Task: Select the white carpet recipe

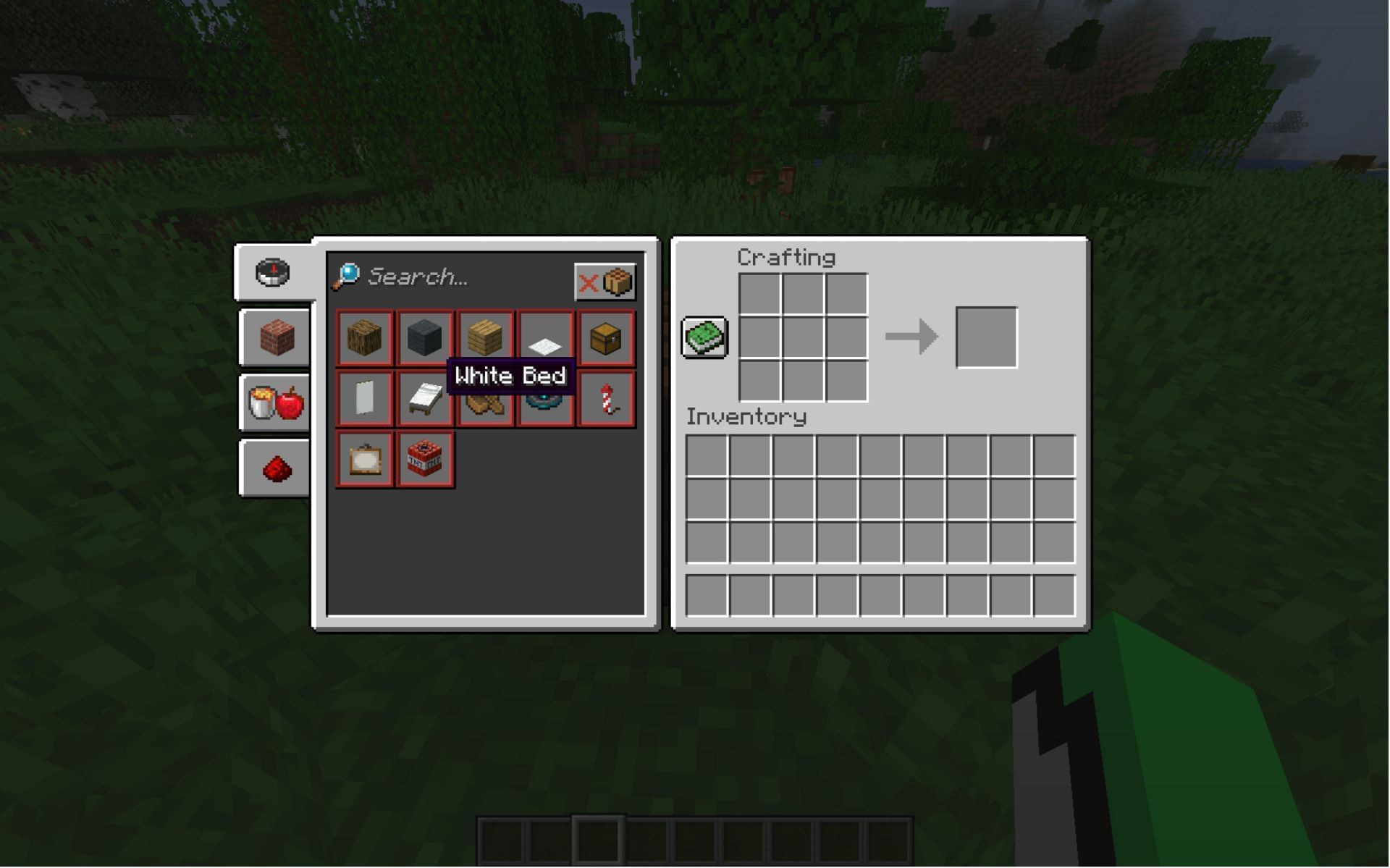Action: [x=544, y=337]
